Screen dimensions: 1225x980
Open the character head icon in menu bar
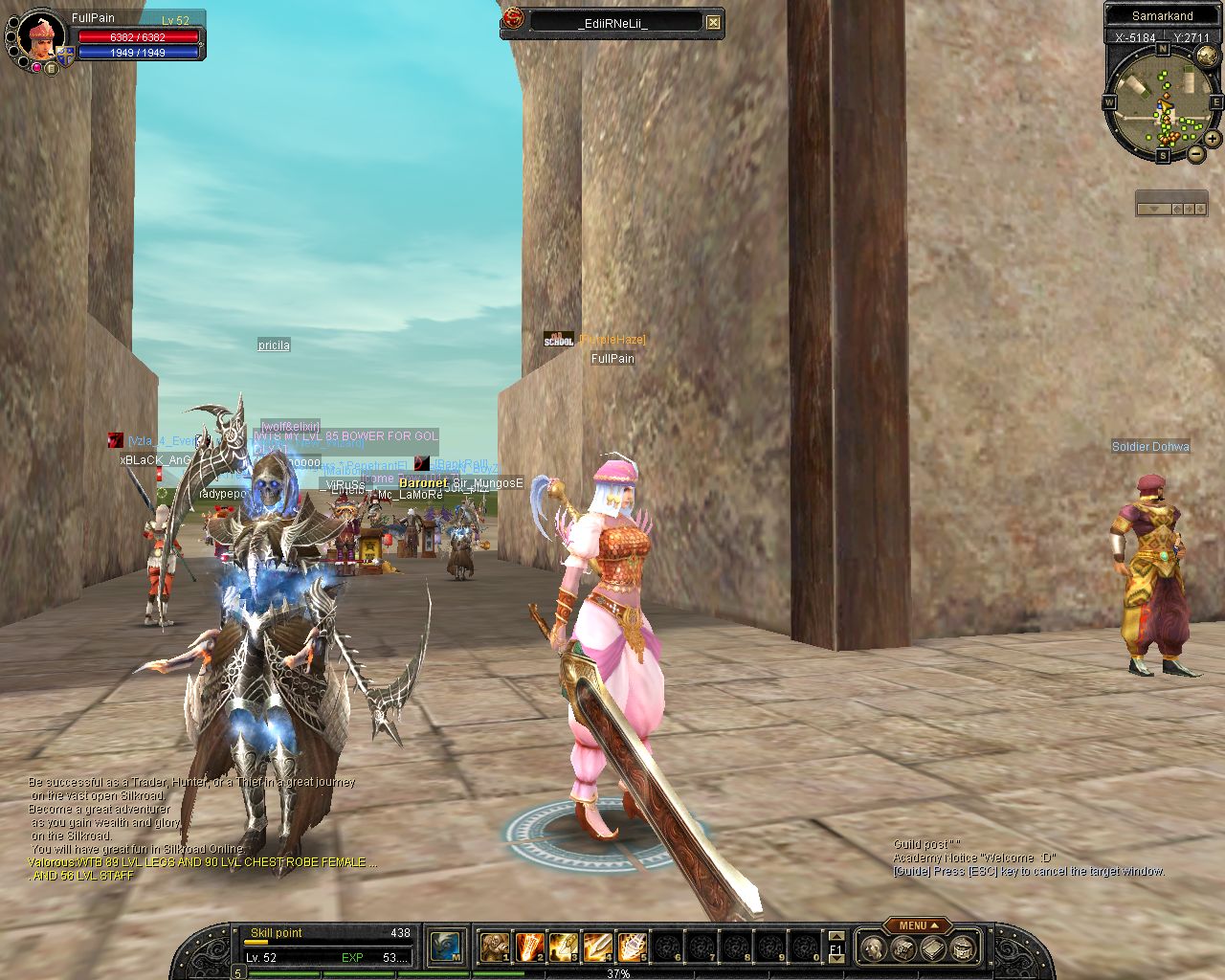pos(873,948)
